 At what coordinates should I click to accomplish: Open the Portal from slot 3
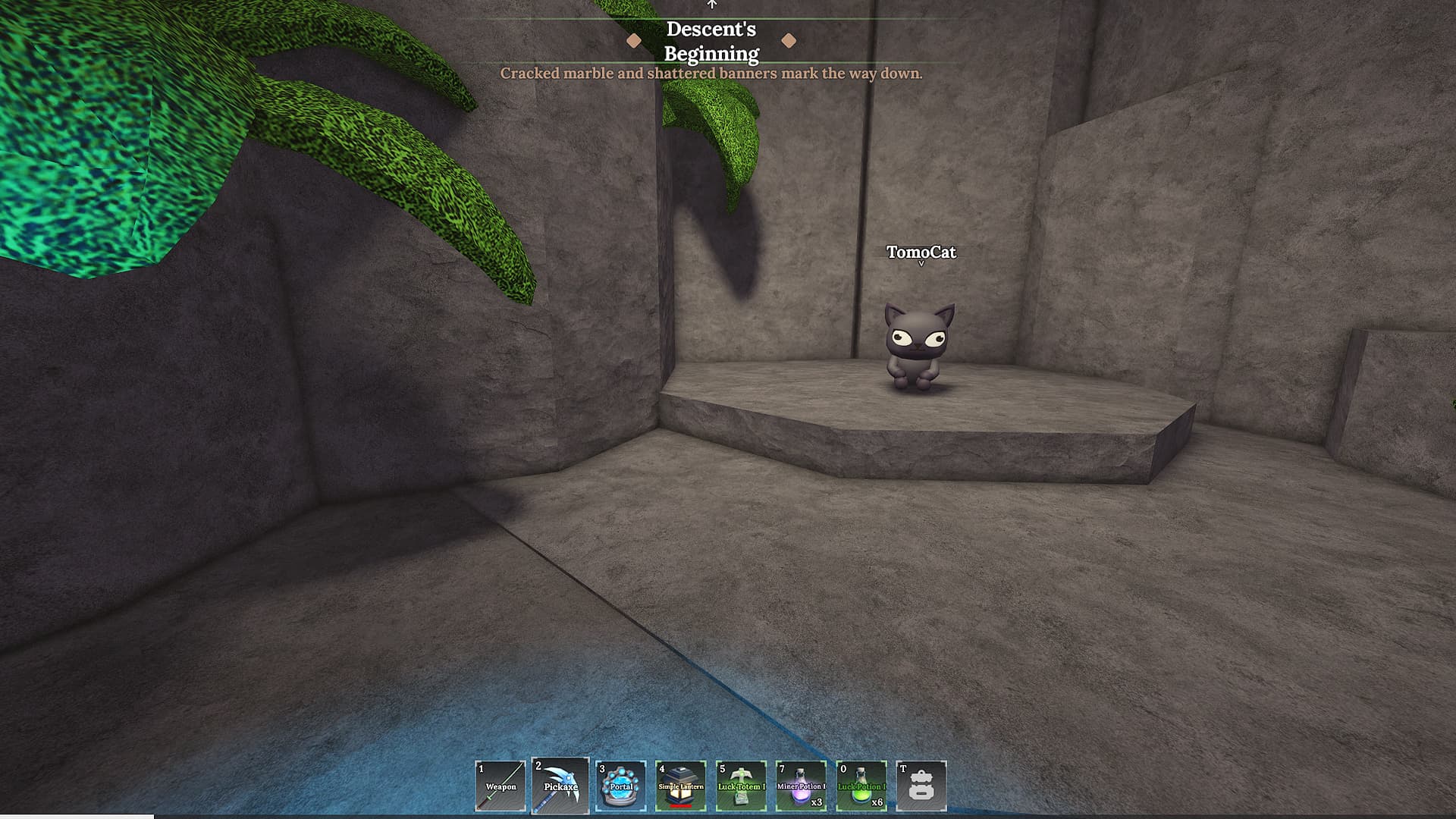pyautogui.click(x=620, y=785)
